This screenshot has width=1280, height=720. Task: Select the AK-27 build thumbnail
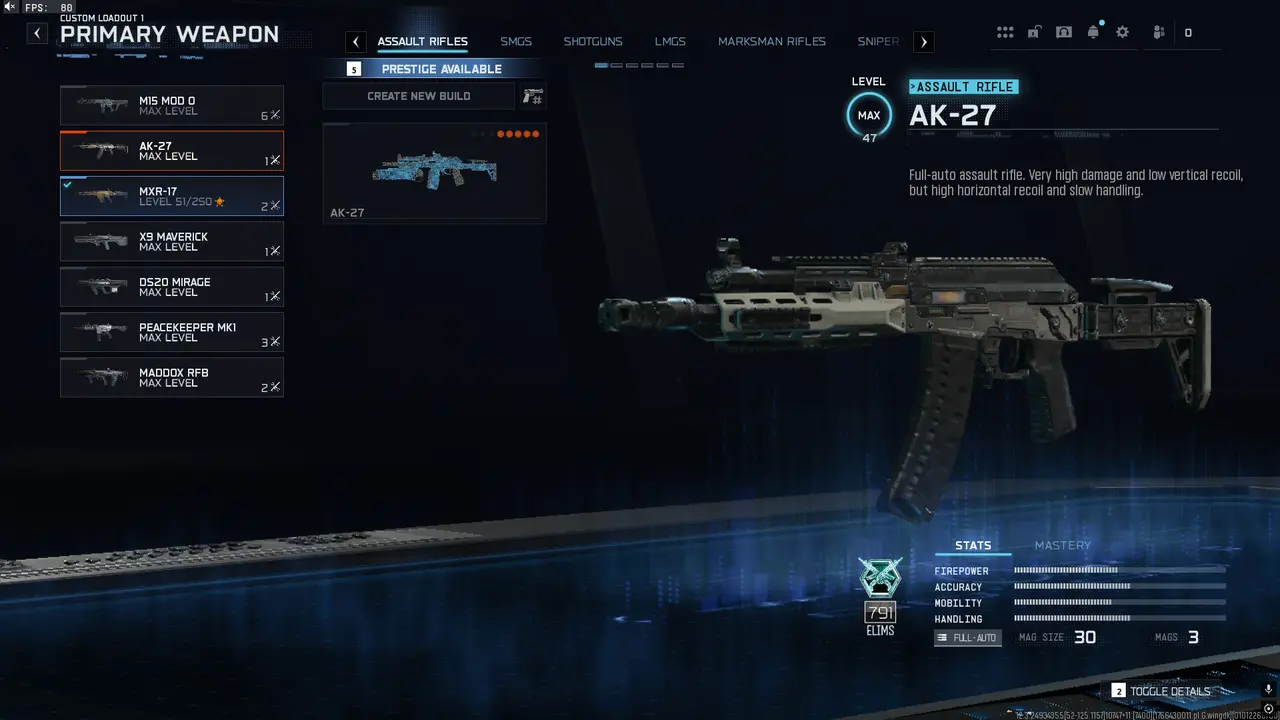click(x=433, y=172)
